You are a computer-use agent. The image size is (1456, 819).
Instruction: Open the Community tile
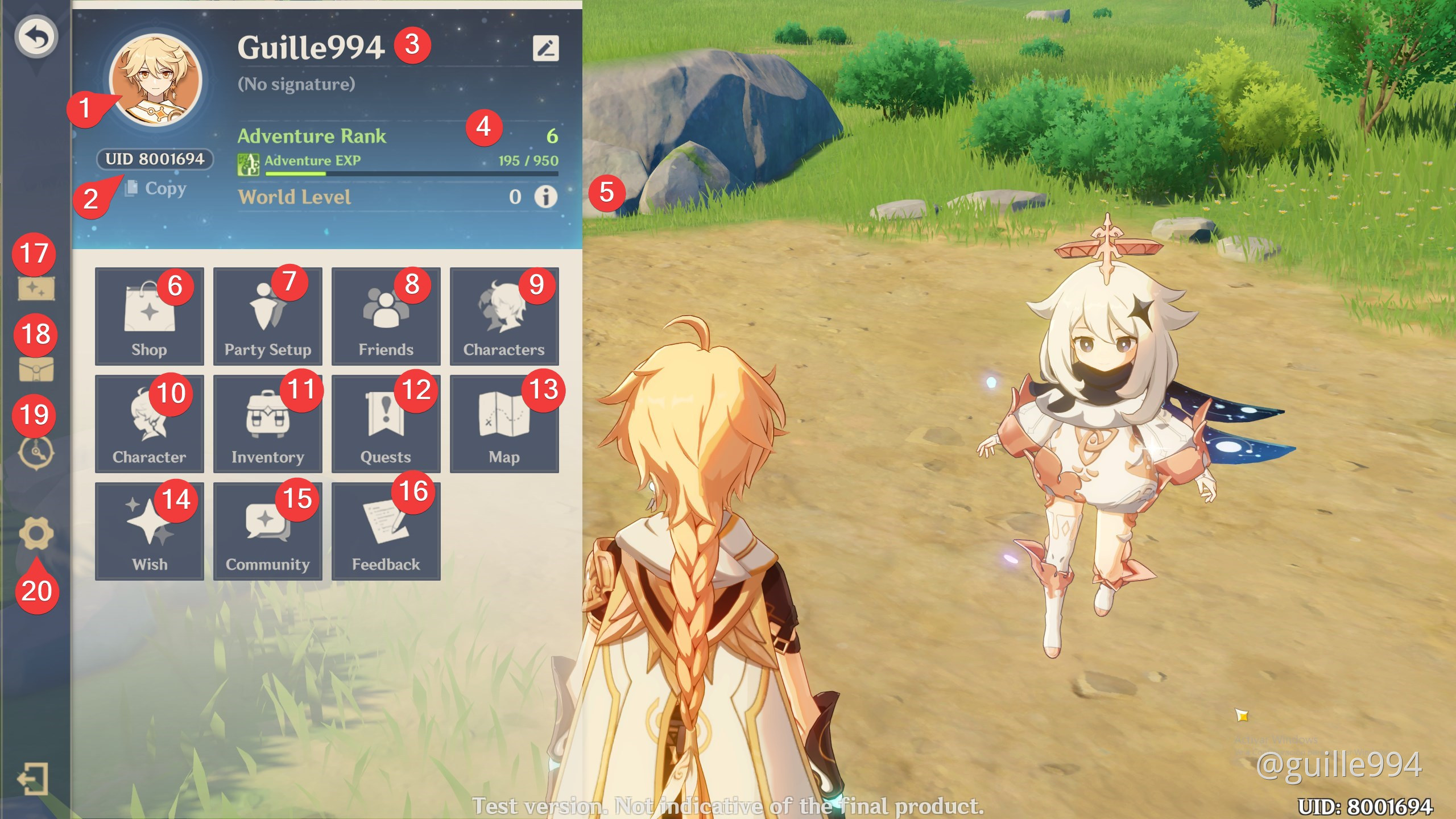click(x=267, y=531)
